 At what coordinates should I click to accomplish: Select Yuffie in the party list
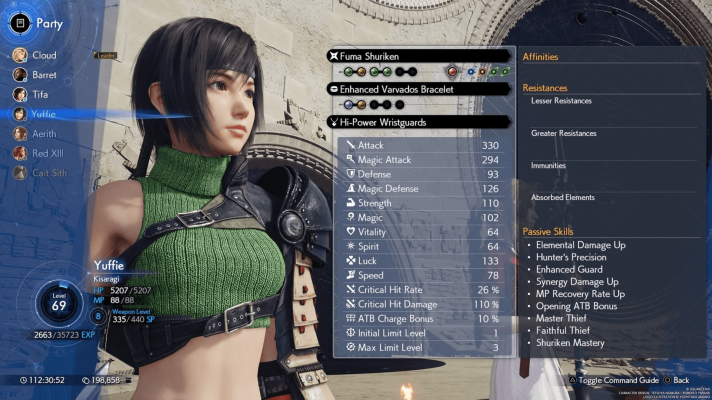coord(42,114)
